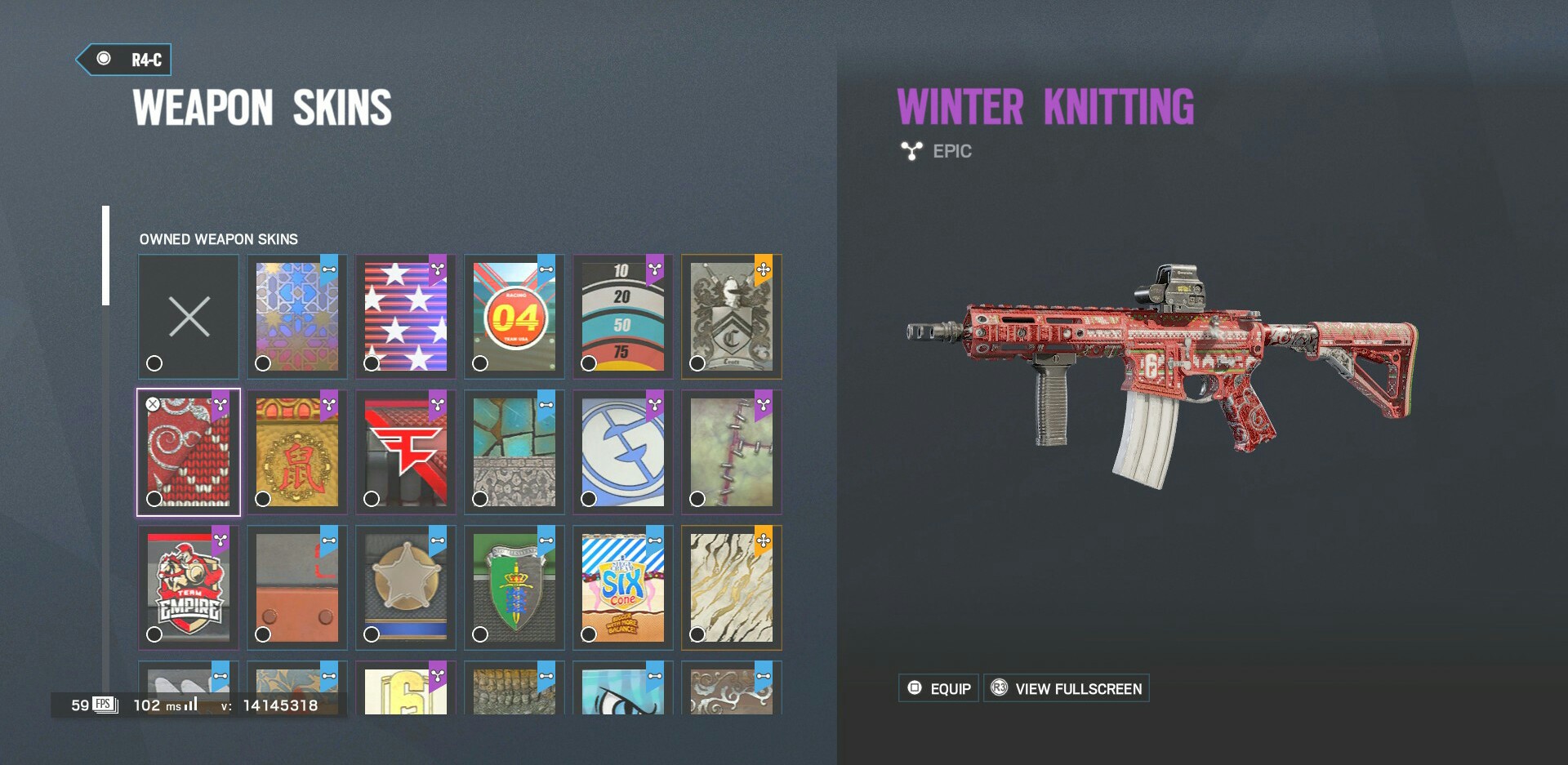Viewport: 1568px width, 765px height.
Task: Click the ping signal bars next to 102 ms
Action: coord(190,704)
